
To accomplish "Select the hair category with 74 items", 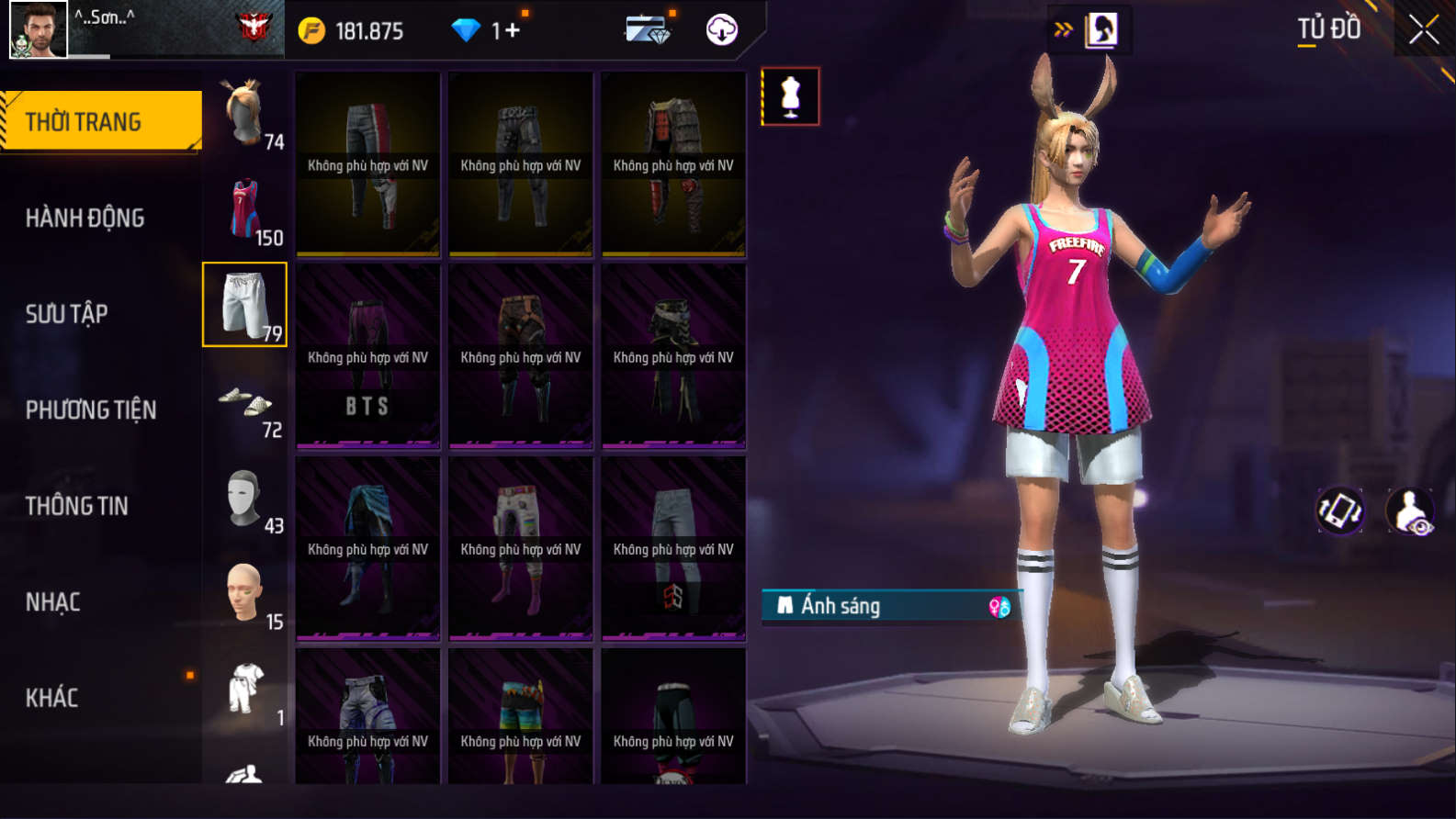I will click(245, 113).
